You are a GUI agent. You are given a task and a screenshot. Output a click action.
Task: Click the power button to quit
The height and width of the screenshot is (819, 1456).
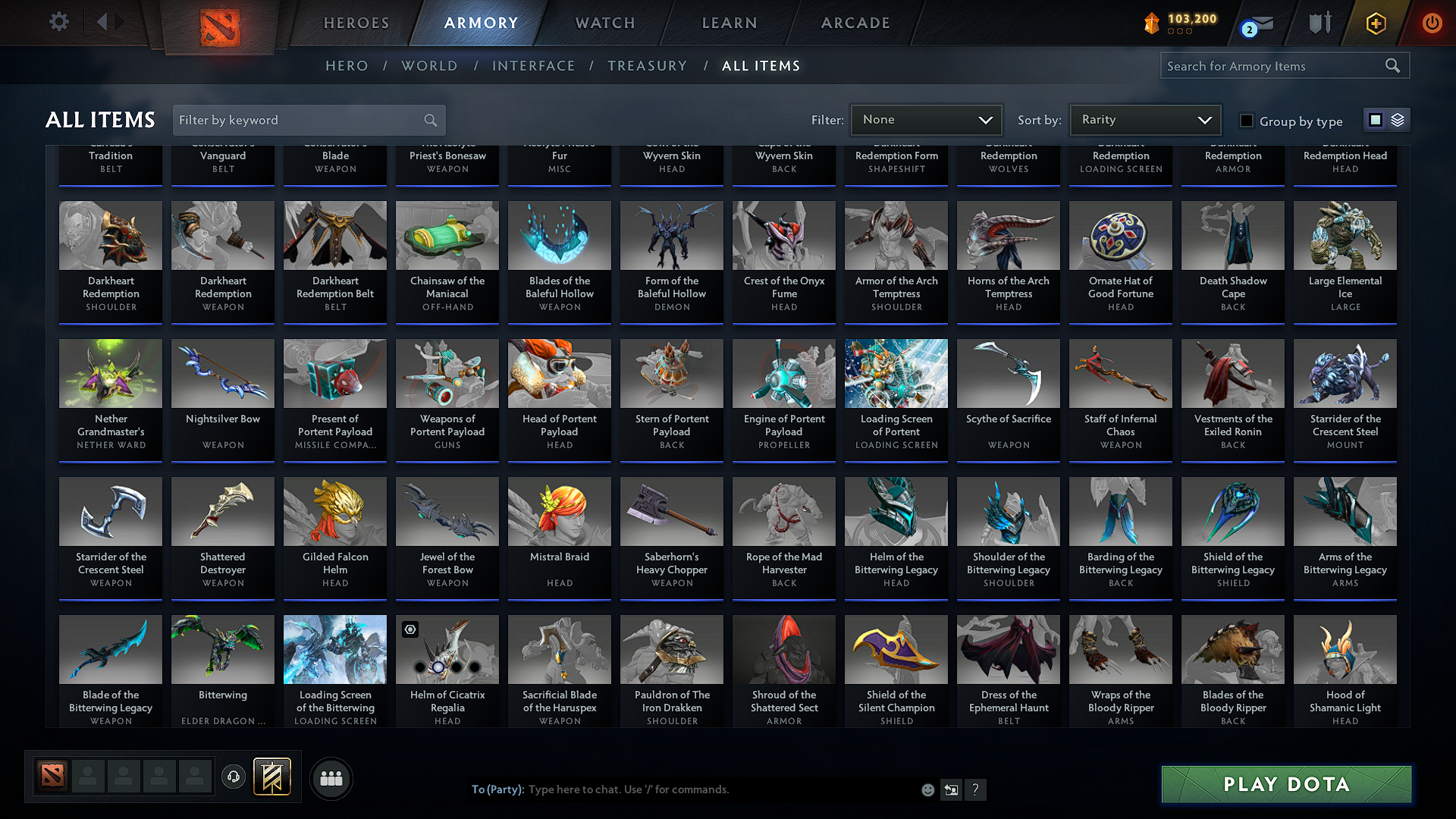point(1432,23)
